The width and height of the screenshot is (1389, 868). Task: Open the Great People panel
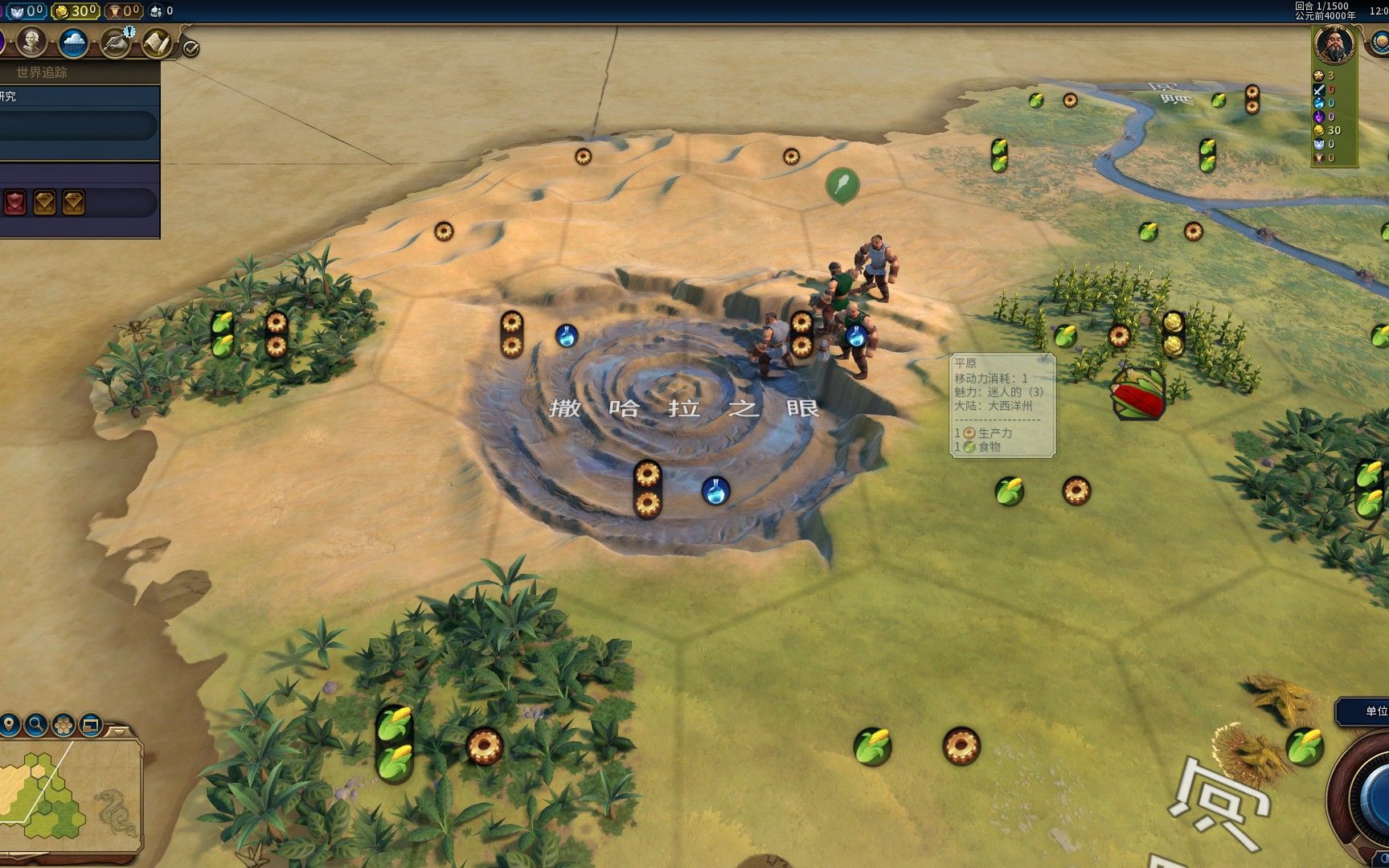click(31, 41)
